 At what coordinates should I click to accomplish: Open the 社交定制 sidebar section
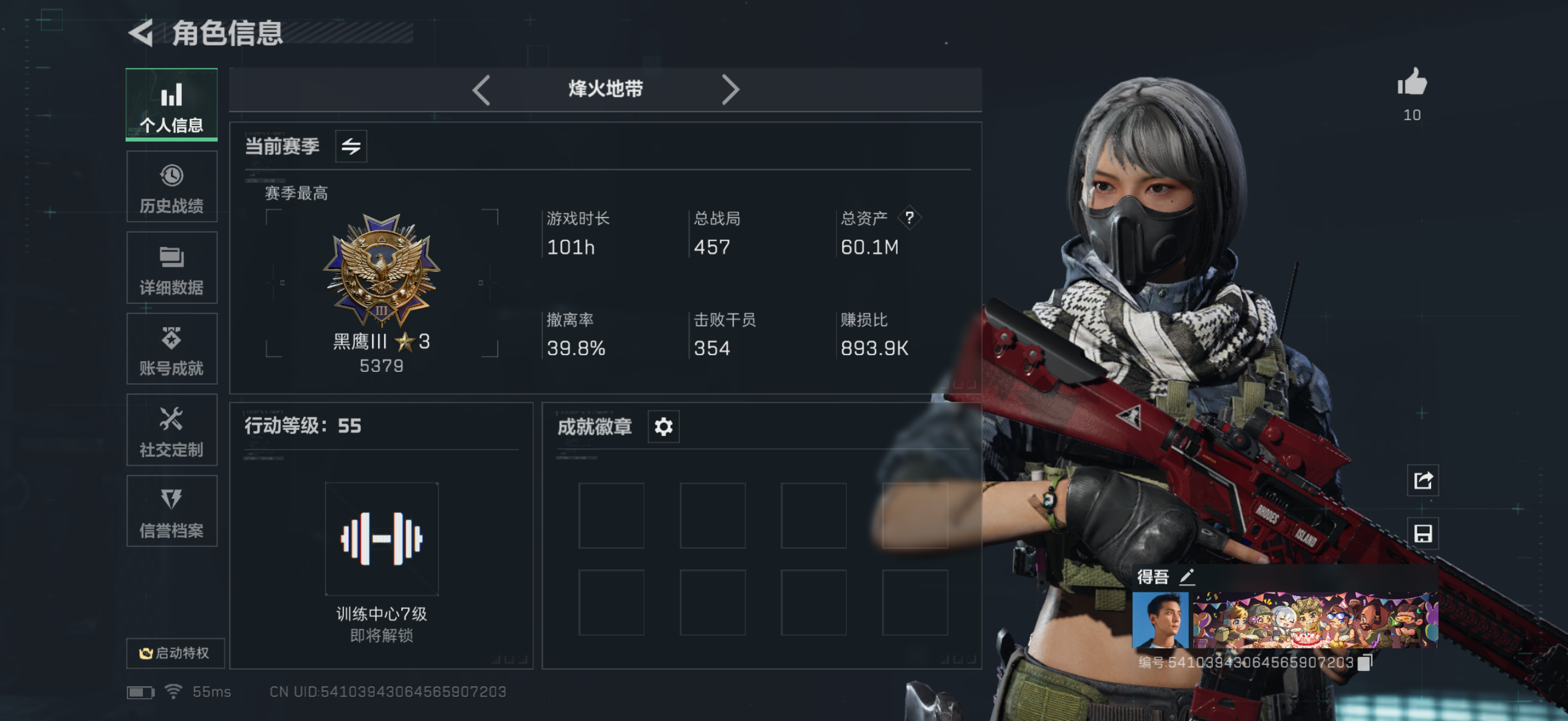coord(172,430)
